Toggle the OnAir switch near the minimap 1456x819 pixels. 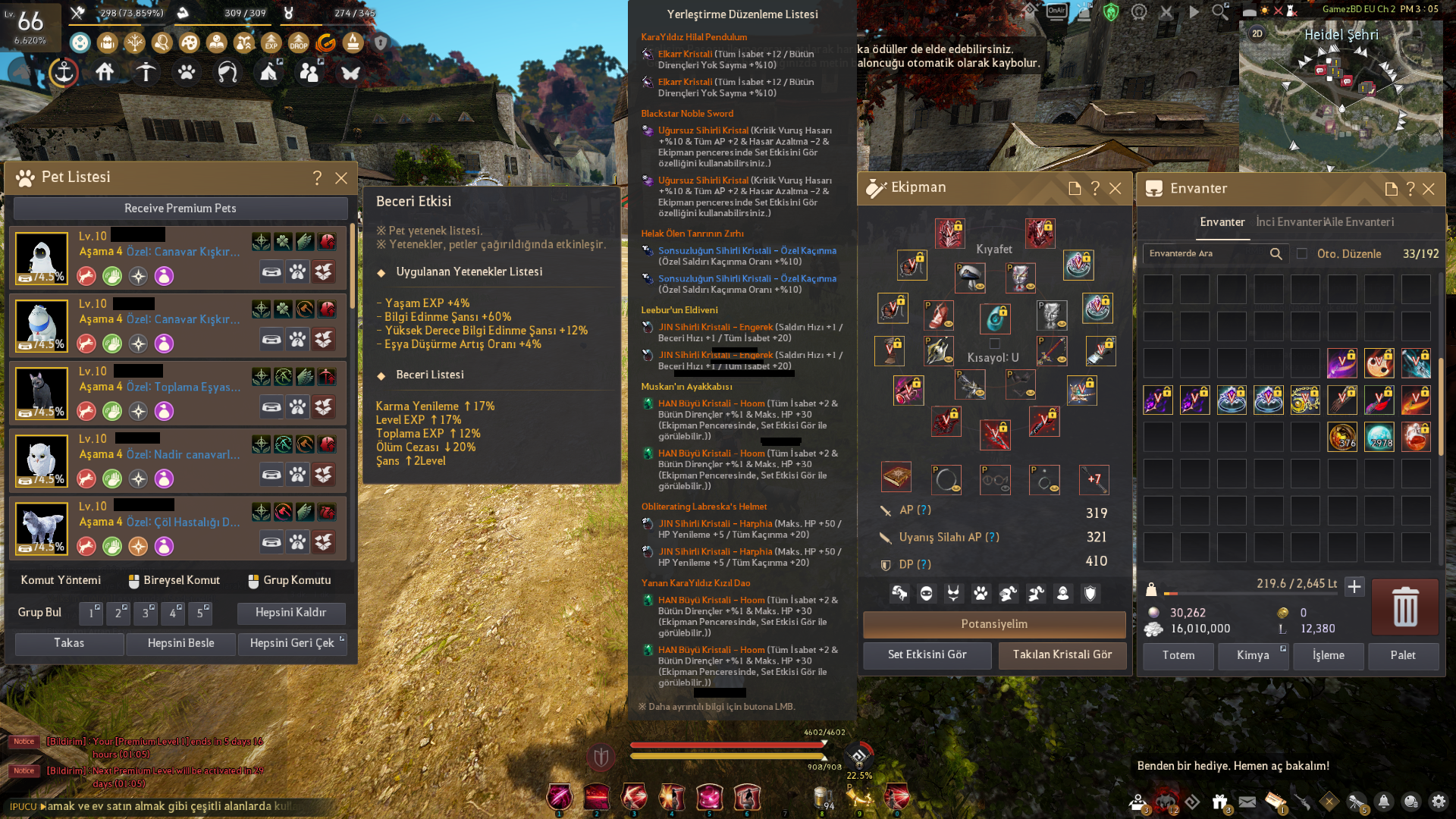[1056, 10]
